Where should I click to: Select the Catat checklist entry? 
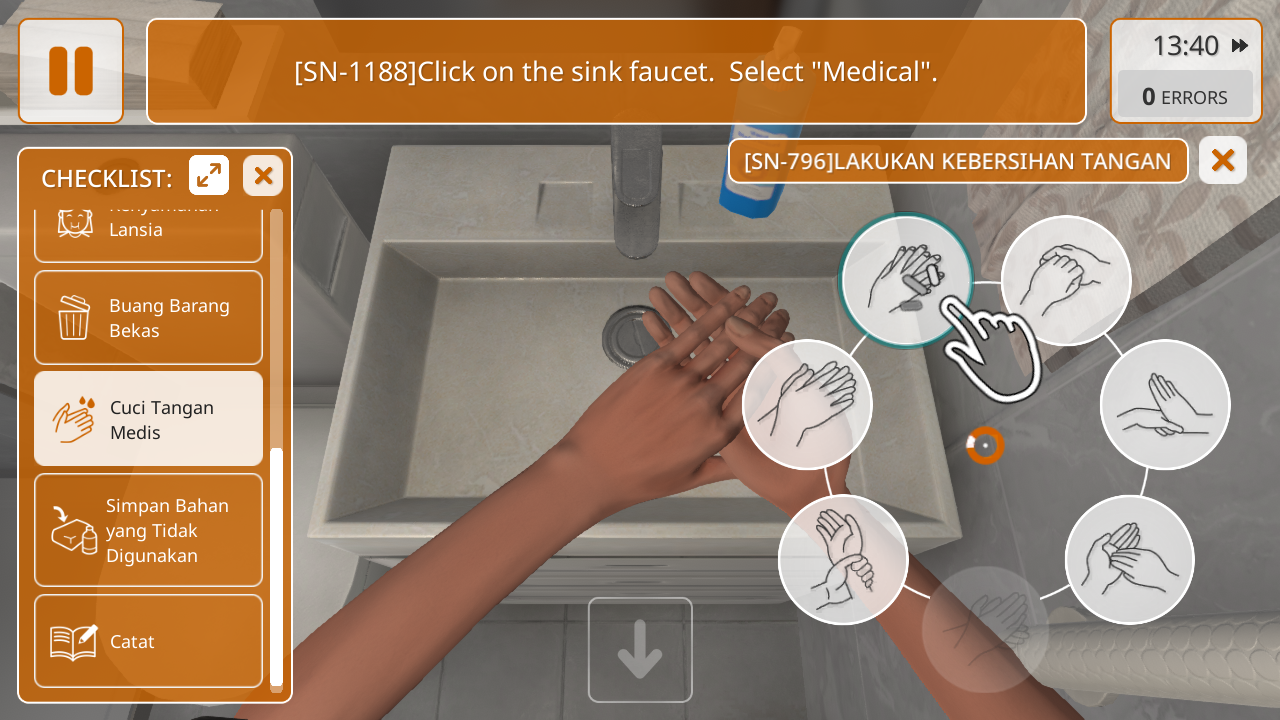click(148, 641)
